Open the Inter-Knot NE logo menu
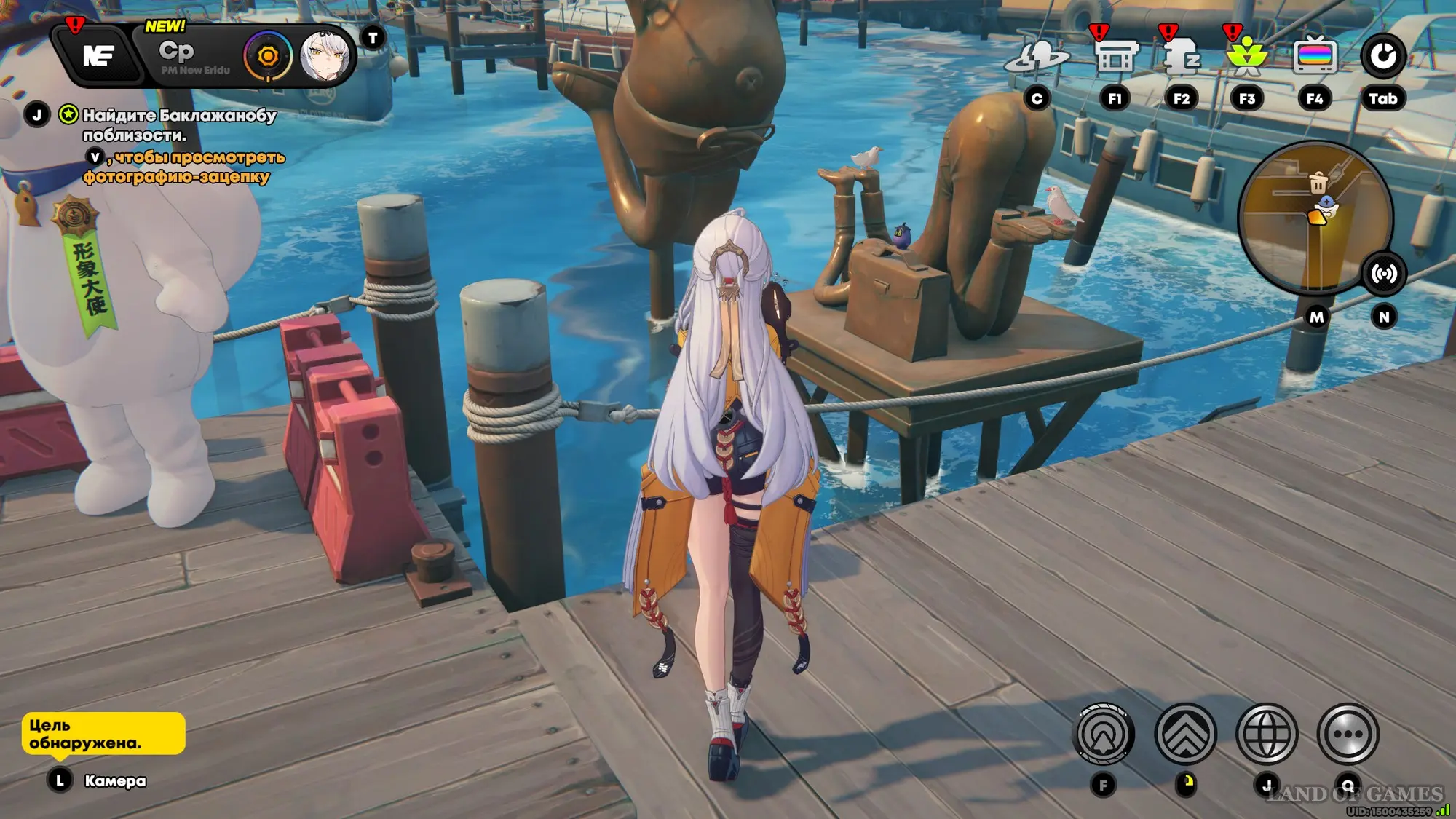The height and width of the screenshot is (819, 1456). 98,55
